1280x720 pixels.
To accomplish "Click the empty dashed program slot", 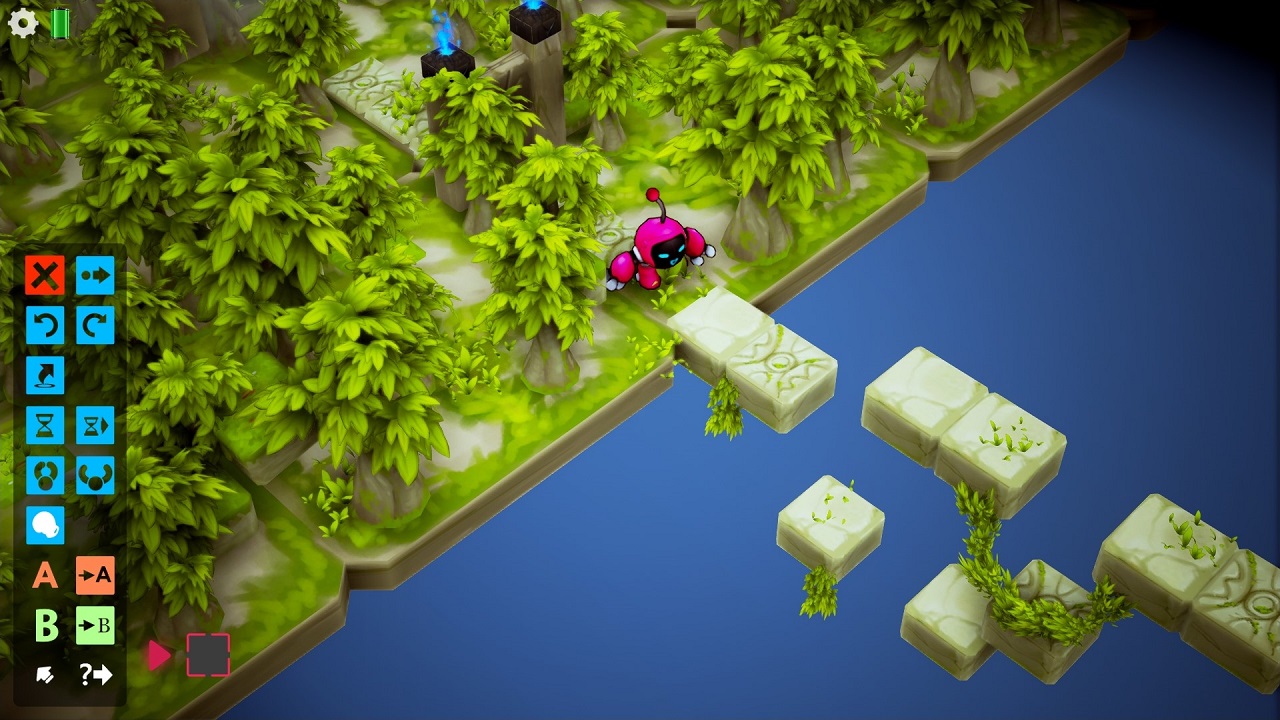I will [207, 657].
